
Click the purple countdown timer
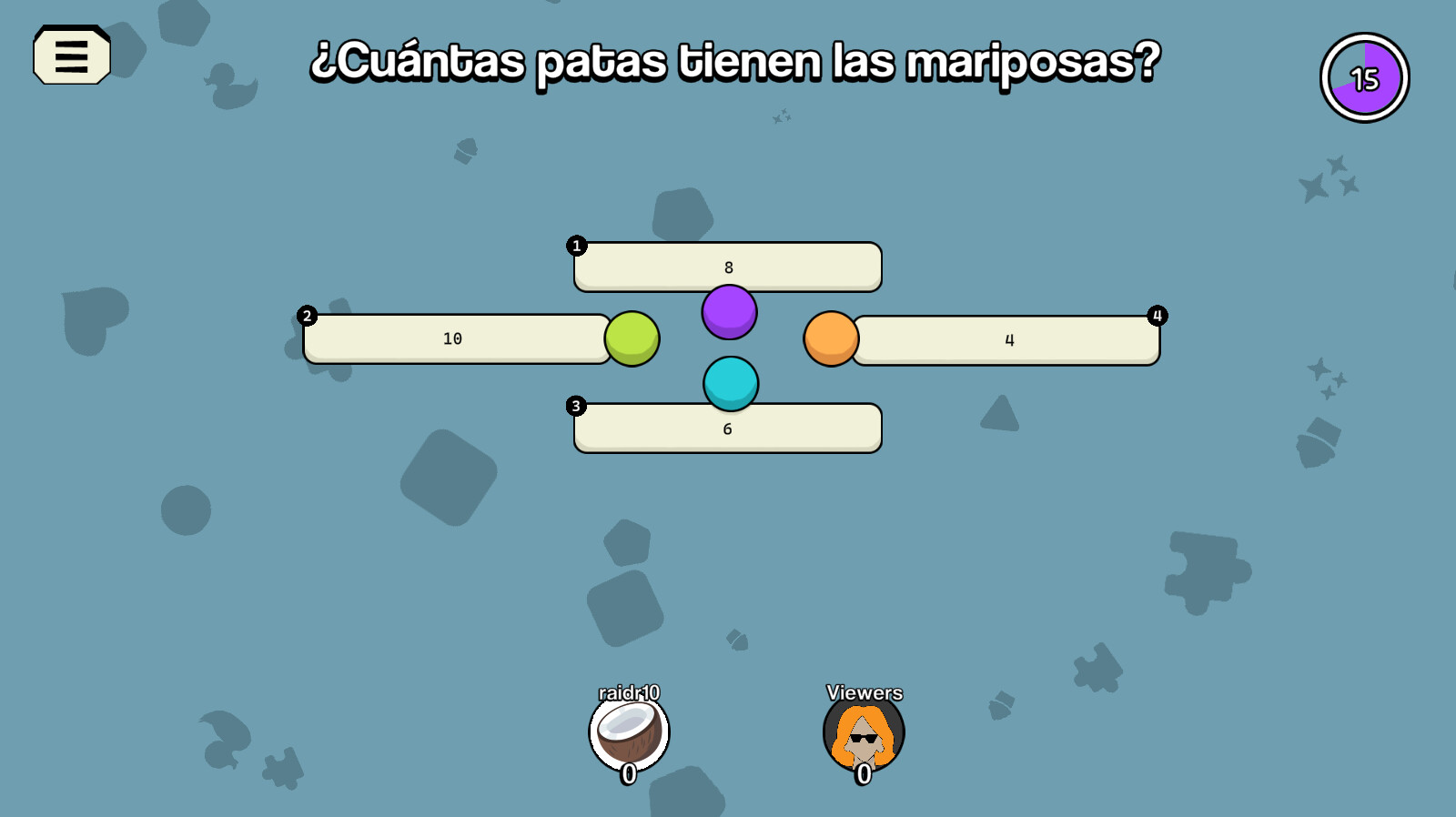pos(1363,76)
